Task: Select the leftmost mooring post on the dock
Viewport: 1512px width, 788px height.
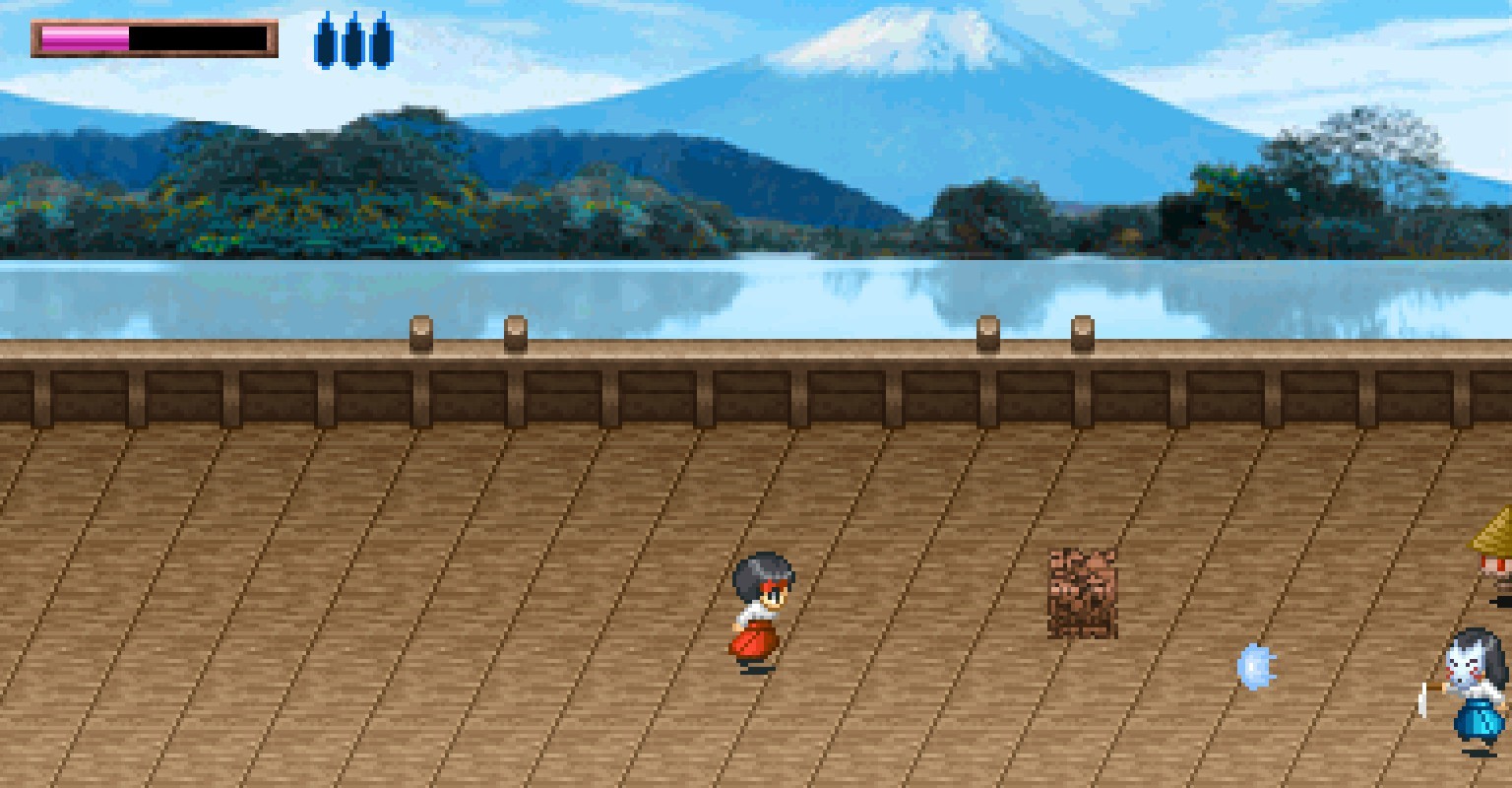Action: [421, 335]
